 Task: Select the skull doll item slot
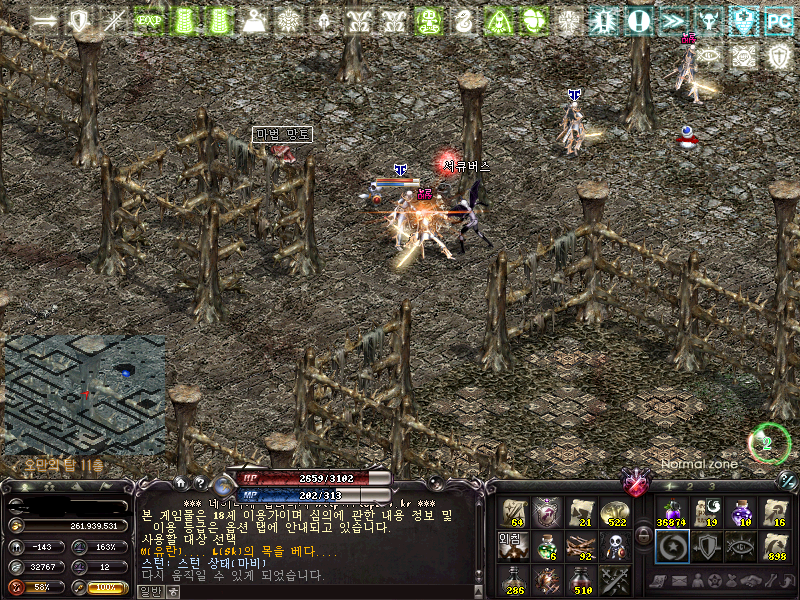(x=614, y=547)
